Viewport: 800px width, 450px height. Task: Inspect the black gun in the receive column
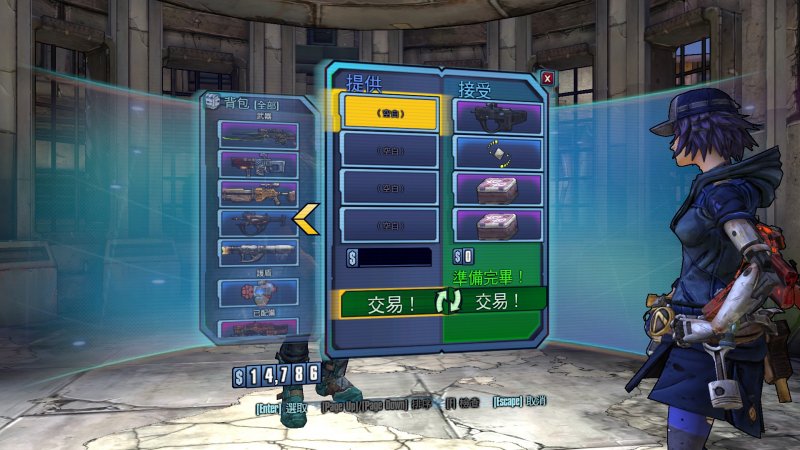498,115
